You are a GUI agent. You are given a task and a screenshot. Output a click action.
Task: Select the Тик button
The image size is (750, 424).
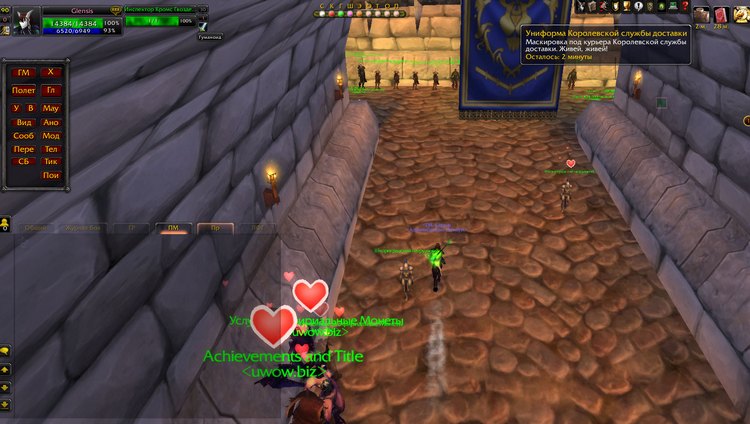tap(51, 161)
